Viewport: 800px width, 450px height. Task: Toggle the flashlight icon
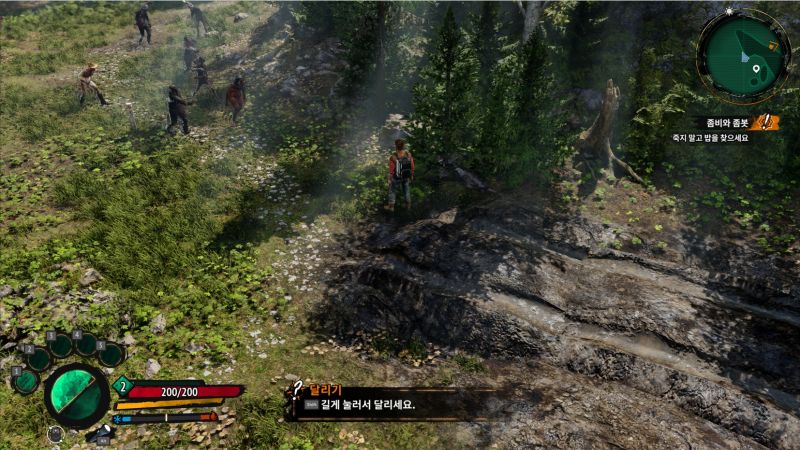[x=100, y=435]
